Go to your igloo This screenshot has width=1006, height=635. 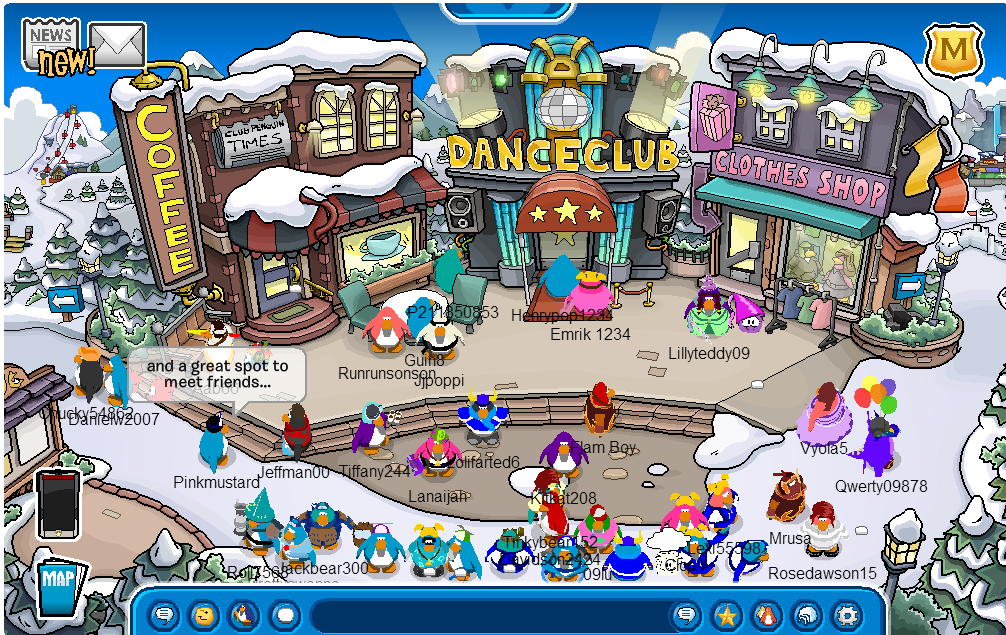pos(806,614)
